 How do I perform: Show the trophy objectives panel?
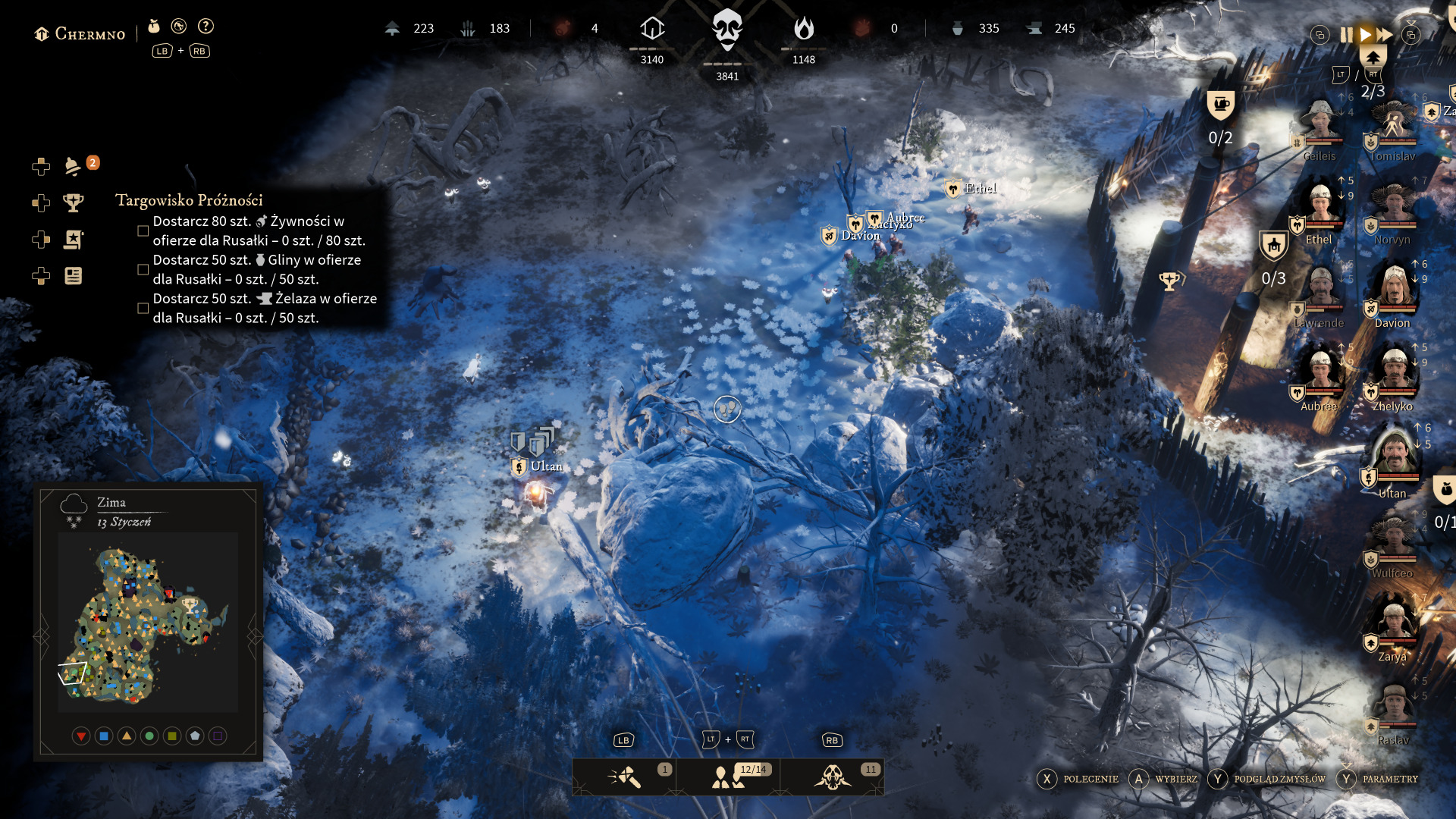(74, 202)
